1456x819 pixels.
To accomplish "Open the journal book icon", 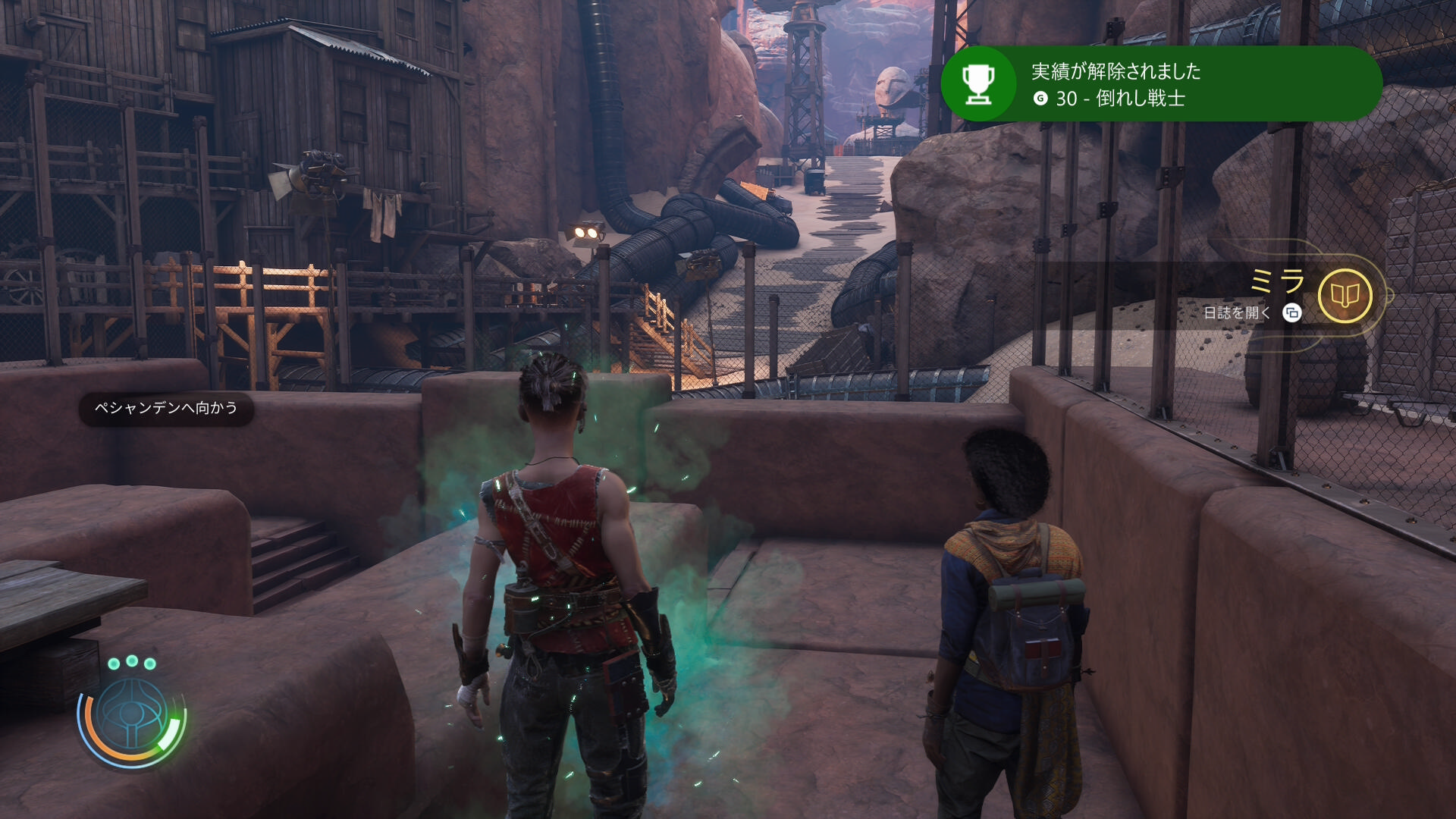I will tap(1345, 296).
